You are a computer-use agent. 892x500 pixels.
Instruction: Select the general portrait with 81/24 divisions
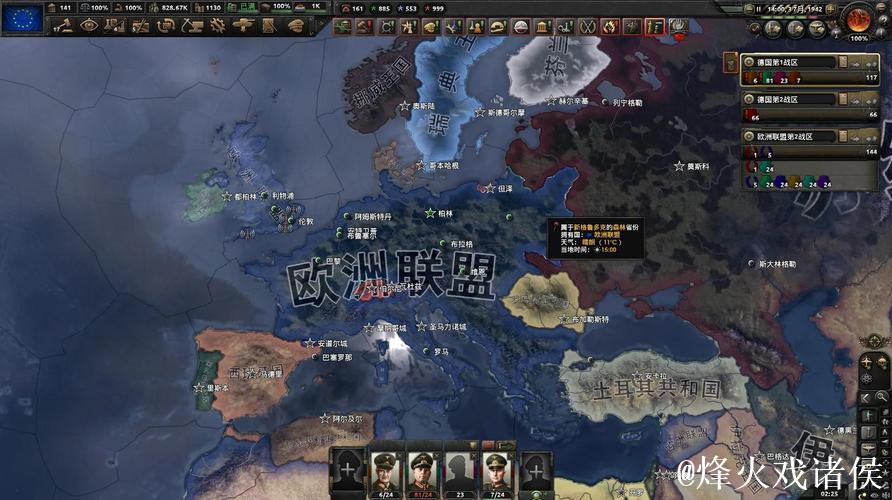422,468
